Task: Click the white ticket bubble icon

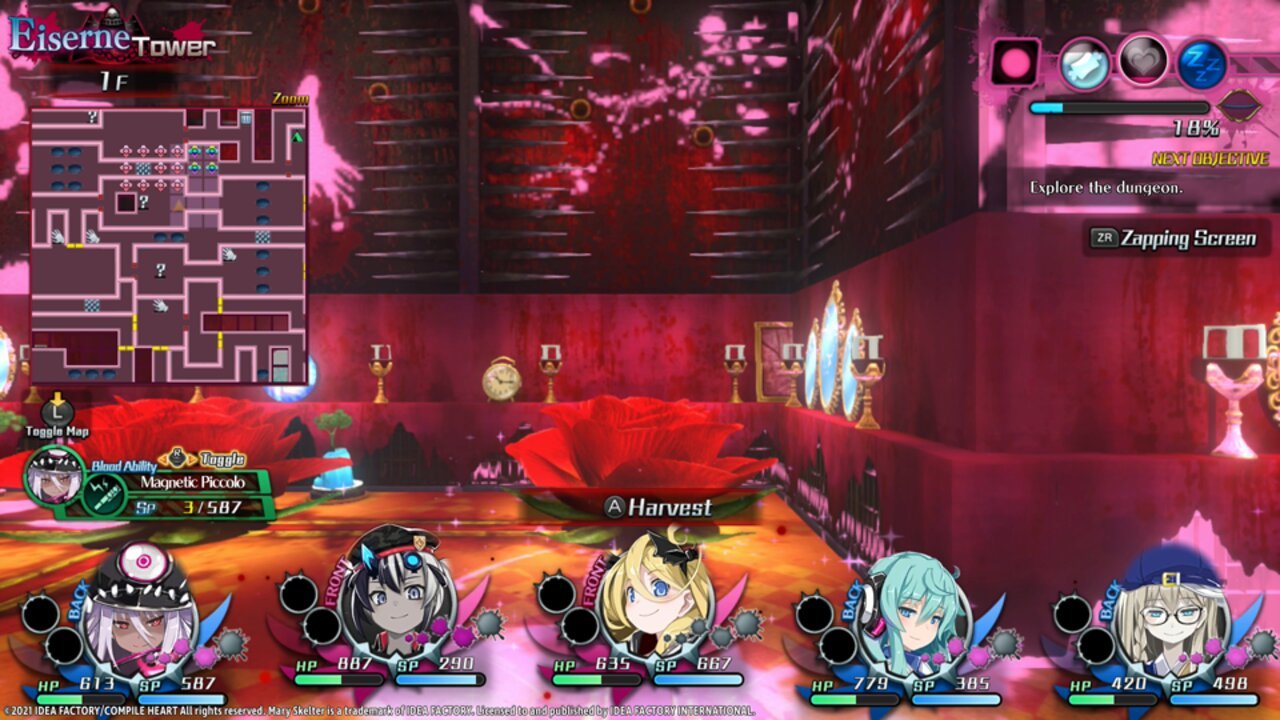Action: click(x=1085, y=63)
